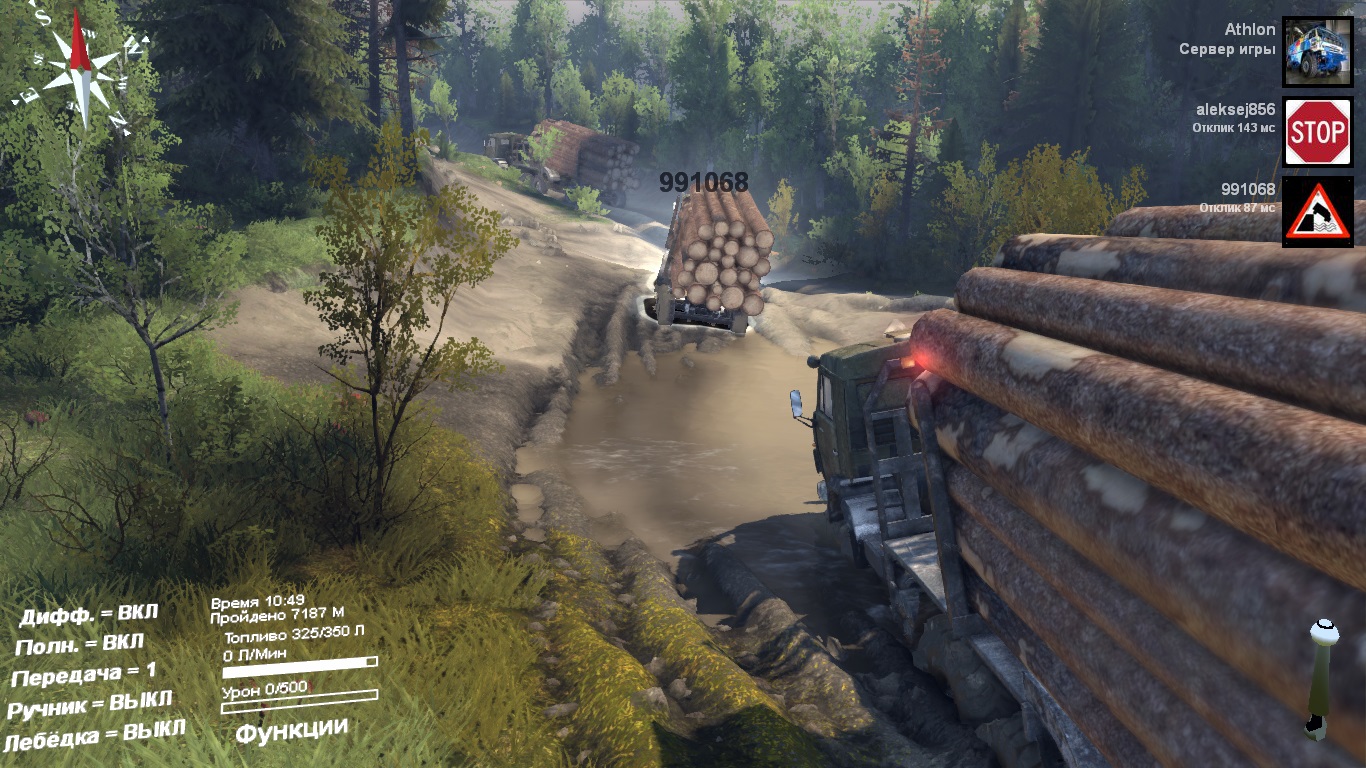1366x768 pixels.
Task: Select aleksej856's STOP sign avatar
Action: tap(1317, 131)
